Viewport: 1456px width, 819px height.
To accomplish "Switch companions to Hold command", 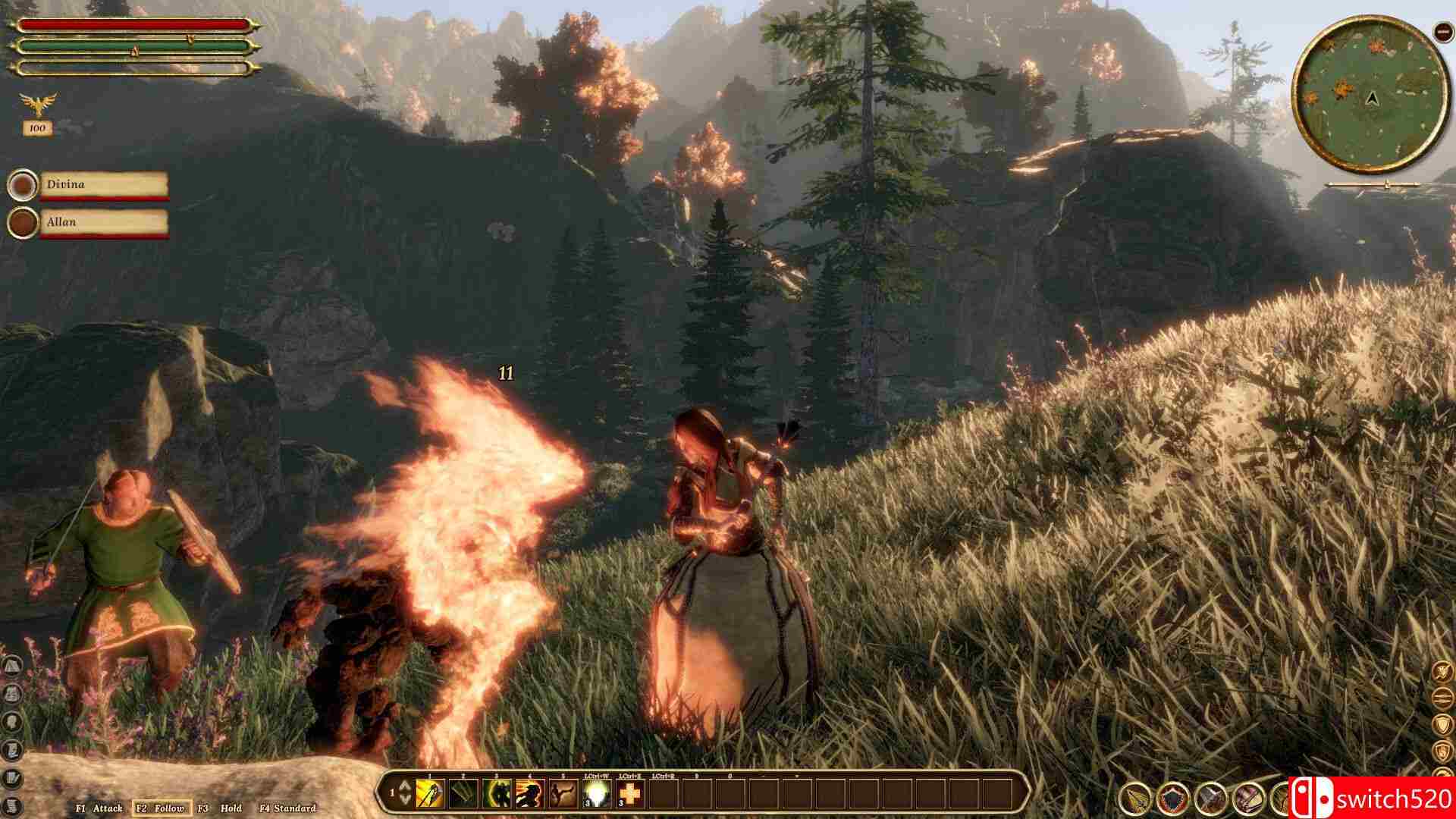I will tap(221, 808).
